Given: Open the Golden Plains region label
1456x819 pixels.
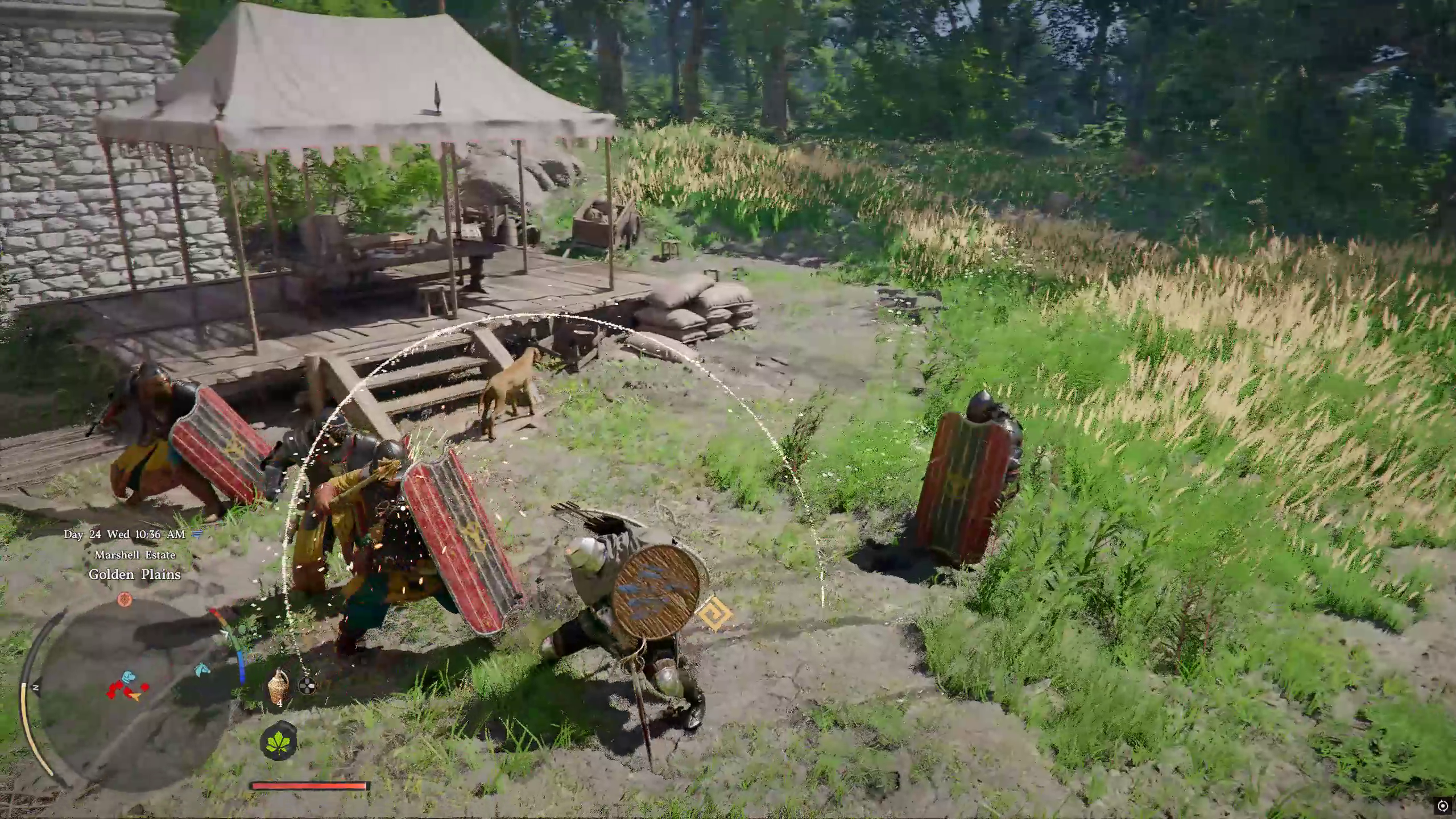Looking at the screenshot, I should (x=134, y=574).
